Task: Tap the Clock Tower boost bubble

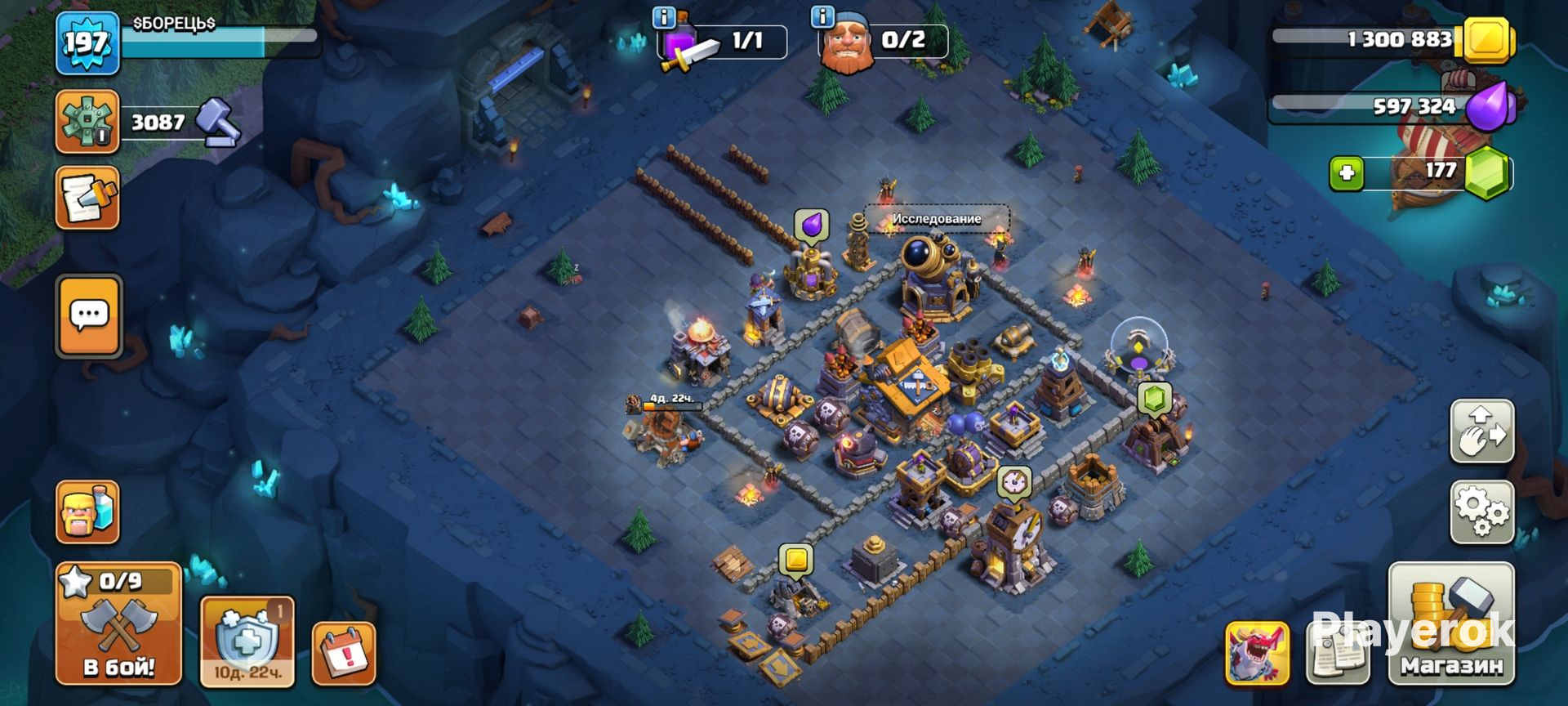Action: [1014, 482]
